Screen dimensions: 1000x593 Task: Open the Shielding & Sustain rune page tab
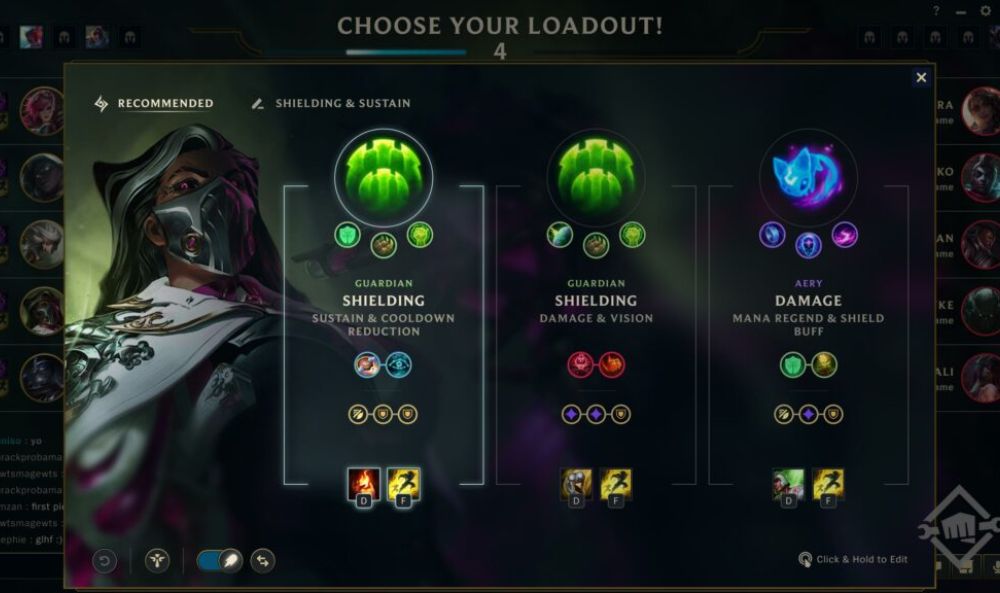pyautogui.click(x=331, y=103)
